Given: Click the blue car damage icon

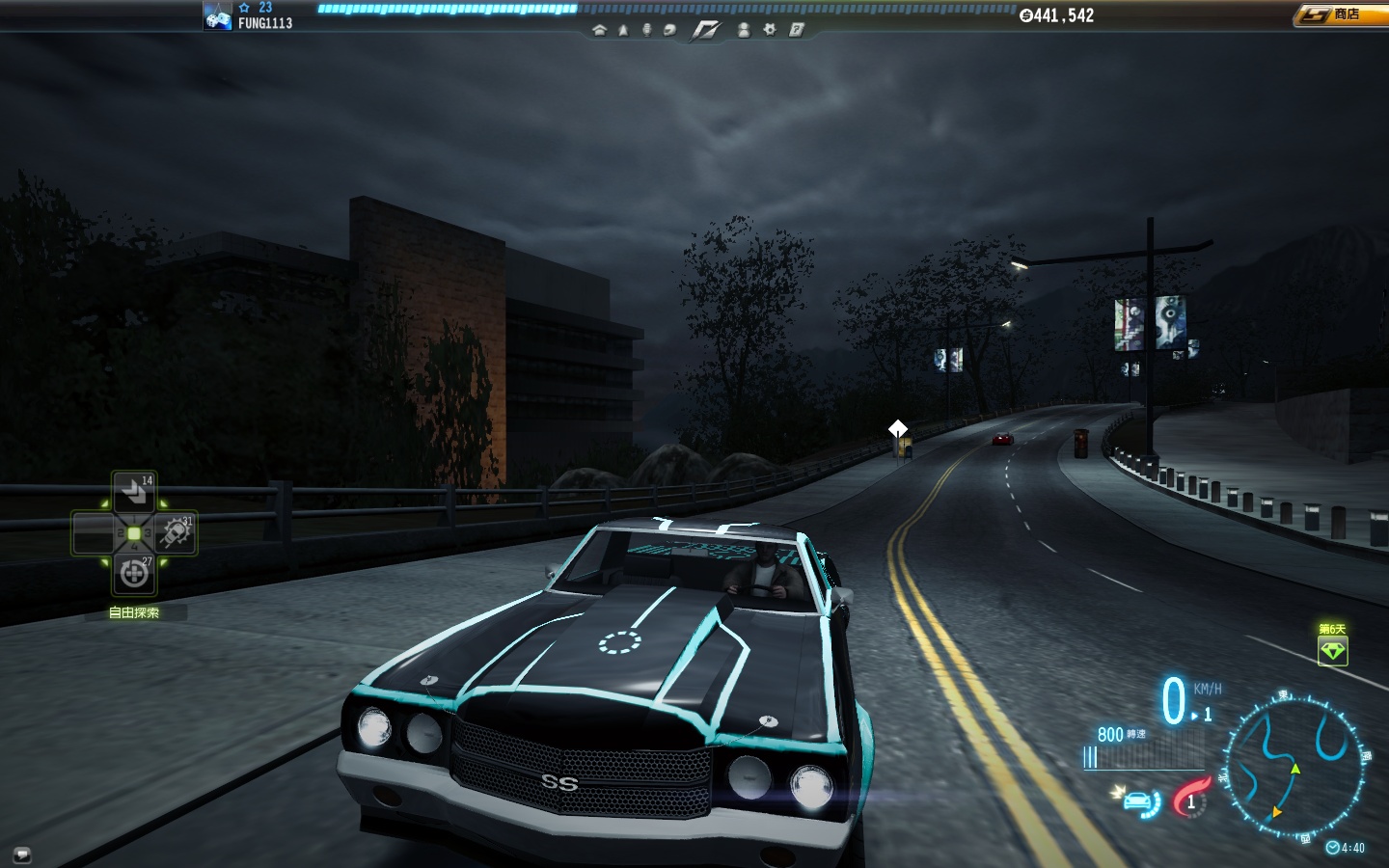Looking at the screenshot, I should [x=1140, y=801].
